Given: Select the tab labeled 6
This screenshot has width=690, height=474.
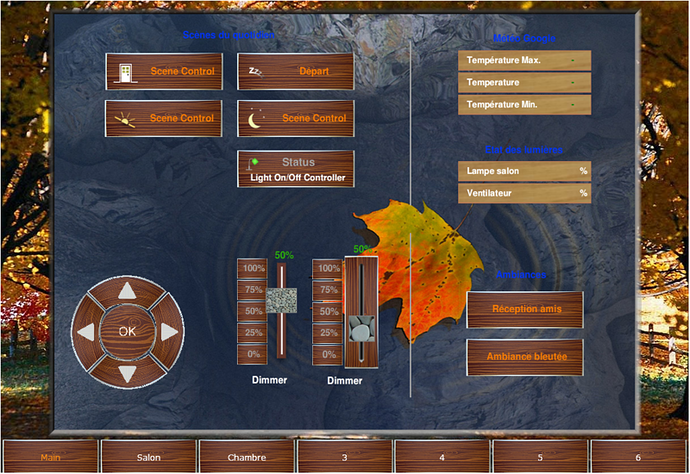Looking at the screenshot, I should tap(637, 457).
